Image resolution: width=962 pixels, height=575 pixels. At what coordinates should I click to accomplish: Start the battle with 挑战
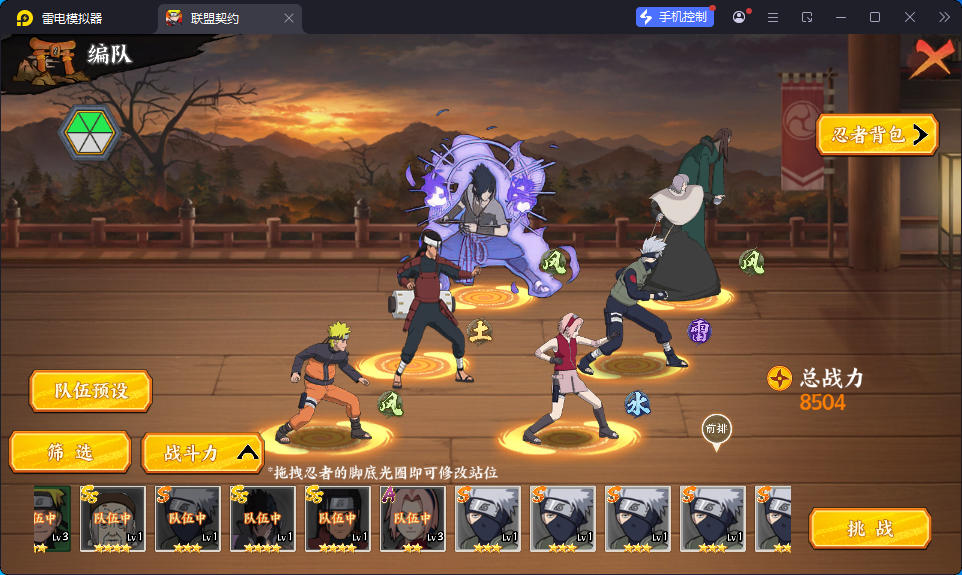[869, 528]
